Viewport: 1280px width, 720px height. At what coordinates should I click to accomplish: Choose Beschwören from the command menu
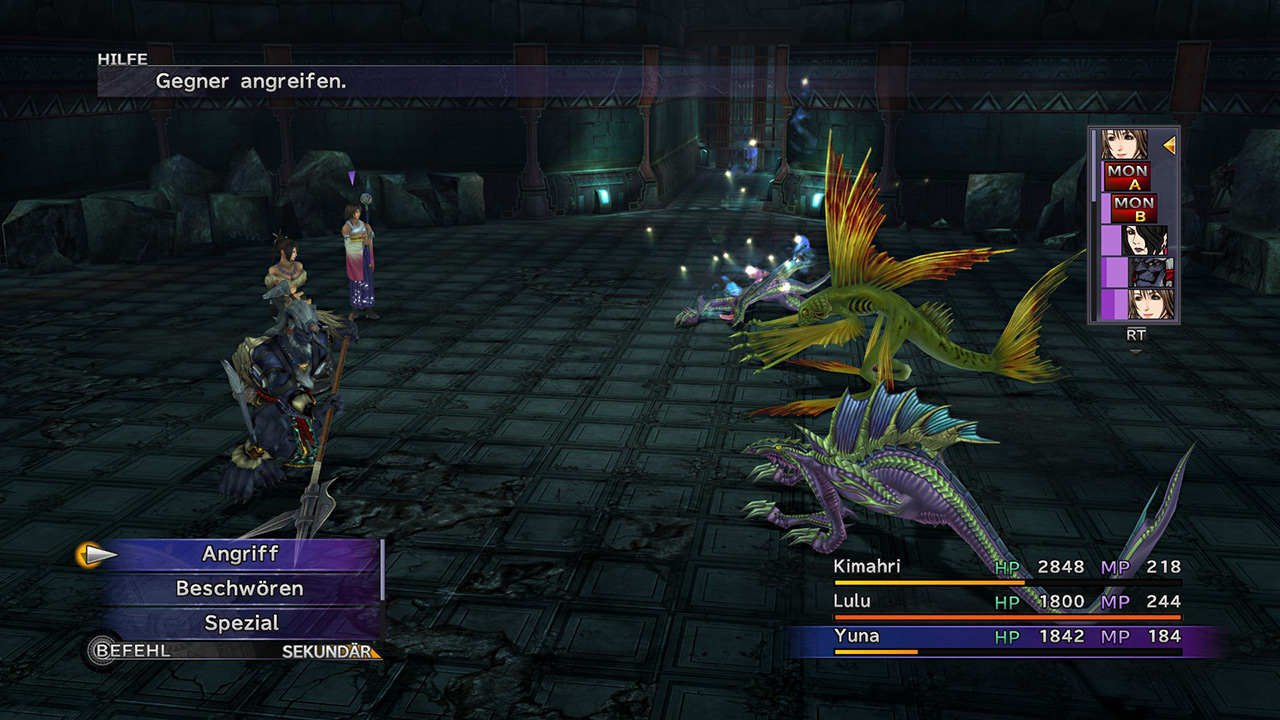point(240,588)
